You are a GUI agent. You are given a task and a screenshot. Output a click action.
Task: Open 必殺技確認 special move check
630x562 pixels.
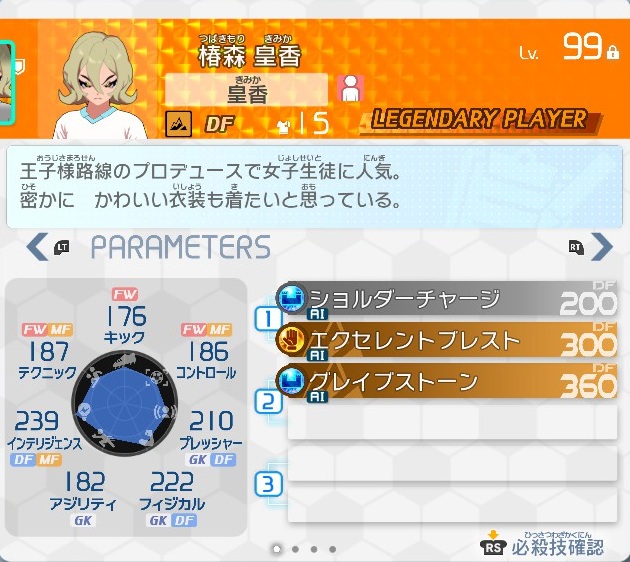point(543,544)
